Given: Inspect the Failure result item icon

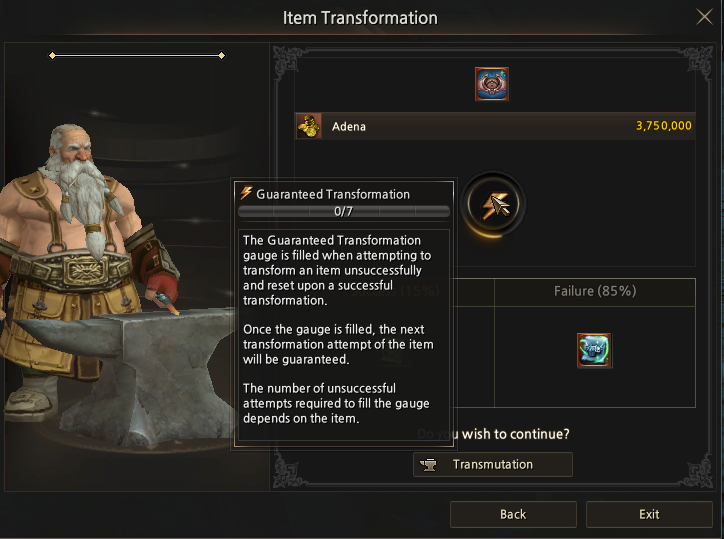Looking at the screenshot, I should pyautogui.click(x=594, y=350).
